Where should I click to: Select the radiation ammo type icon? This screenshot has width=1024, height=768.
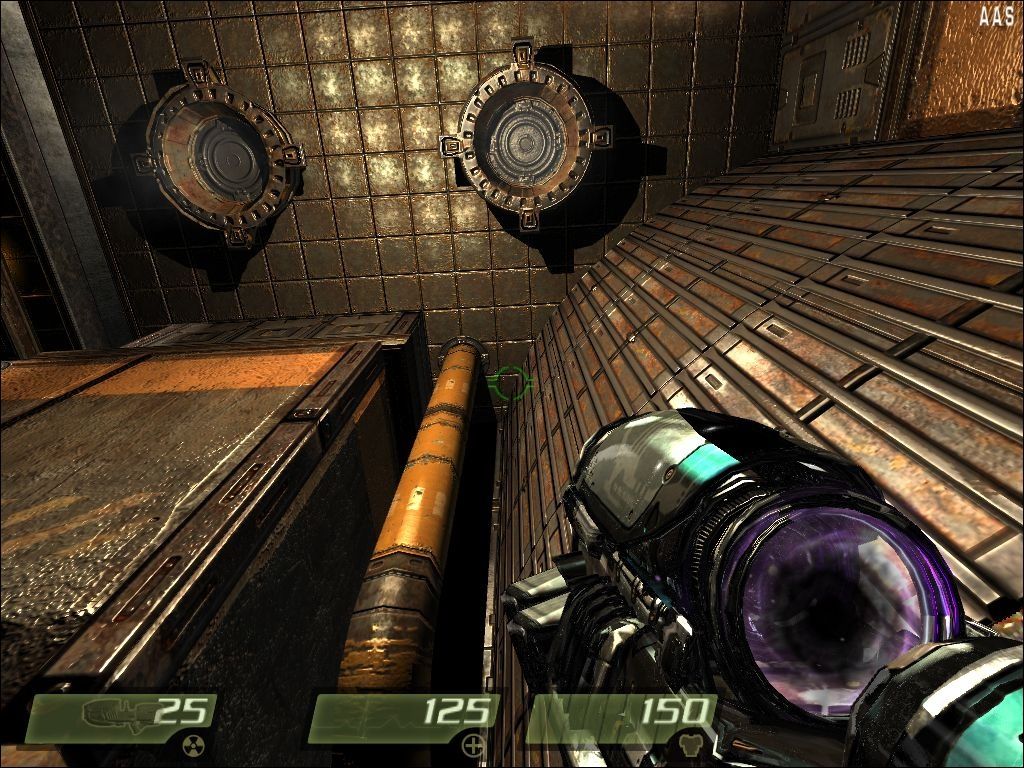(x=192, y=743)
